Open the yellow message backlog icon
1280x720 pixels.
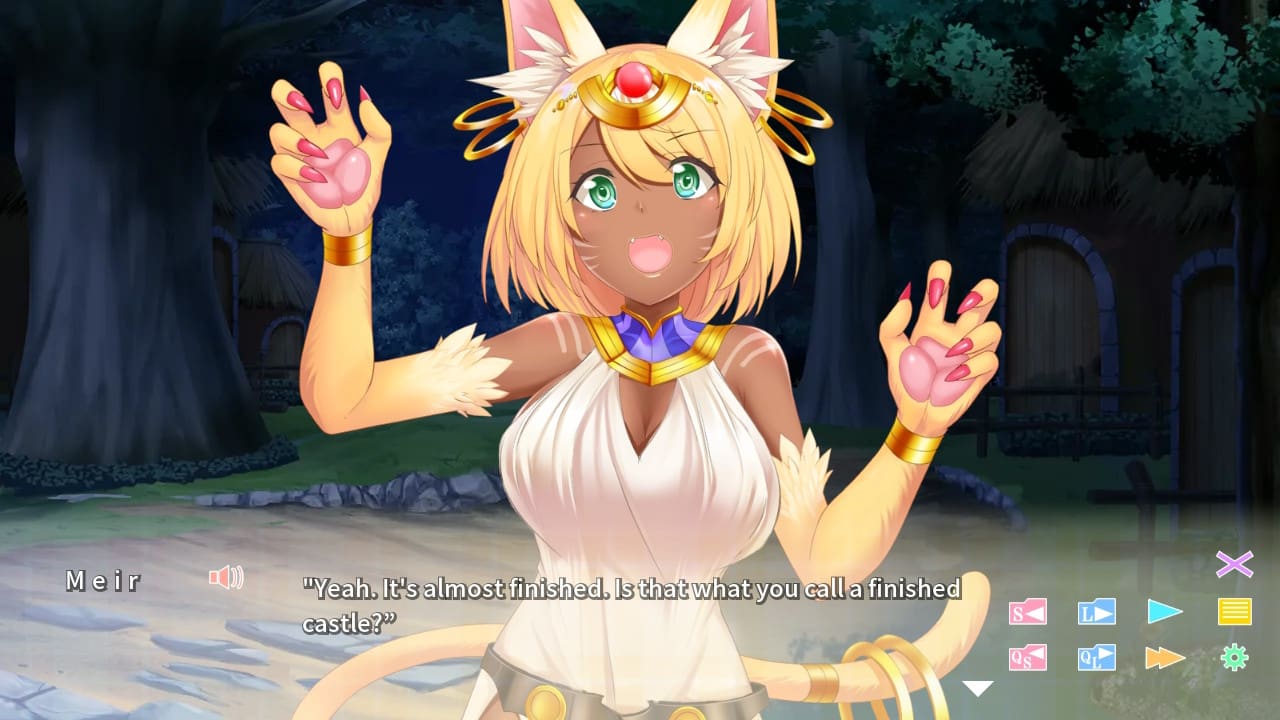pyautogui.click(x=1237, y=611)
